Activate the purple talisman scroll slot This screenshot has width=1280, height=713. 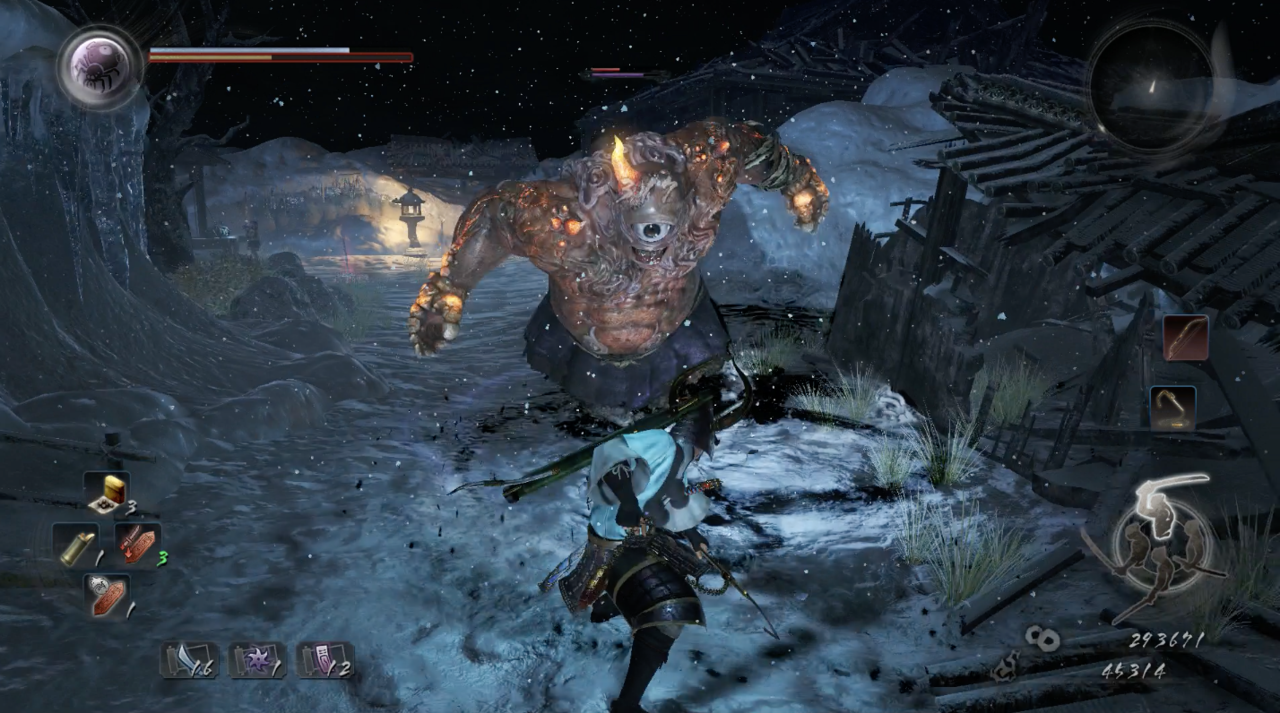pyautogui.click(x=324, y=661)
